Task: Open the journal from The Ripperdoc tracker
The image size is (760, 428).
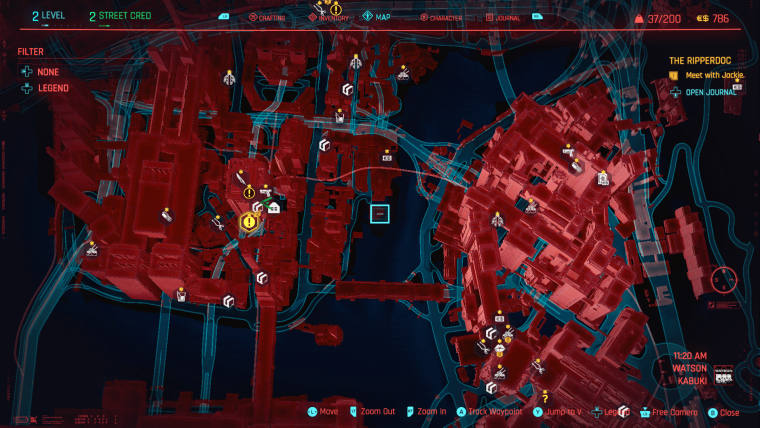Action: [x=708, y=92]
